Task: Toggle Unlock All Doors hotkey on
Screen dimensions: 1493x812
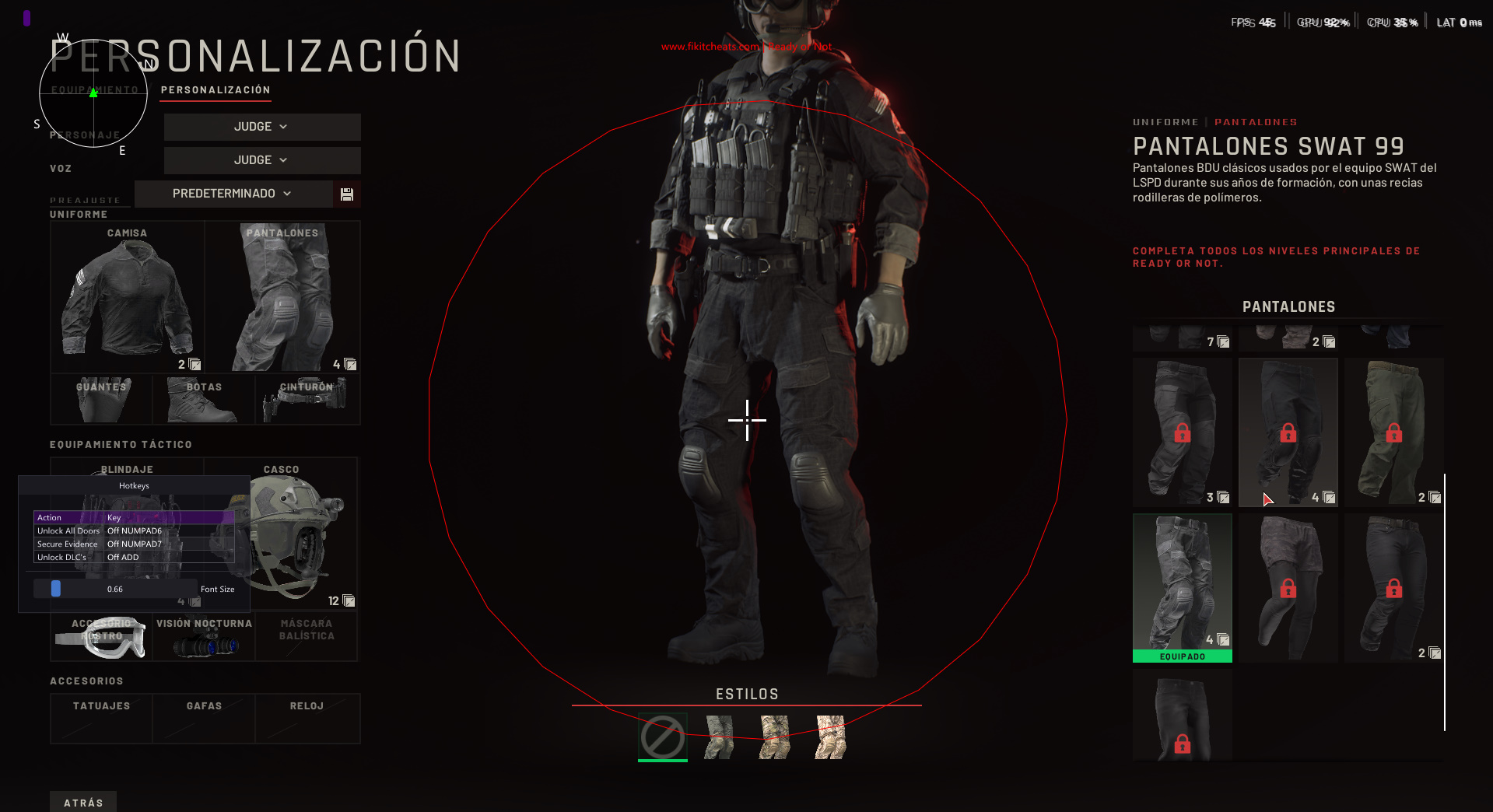Action: tap(134, 530)
